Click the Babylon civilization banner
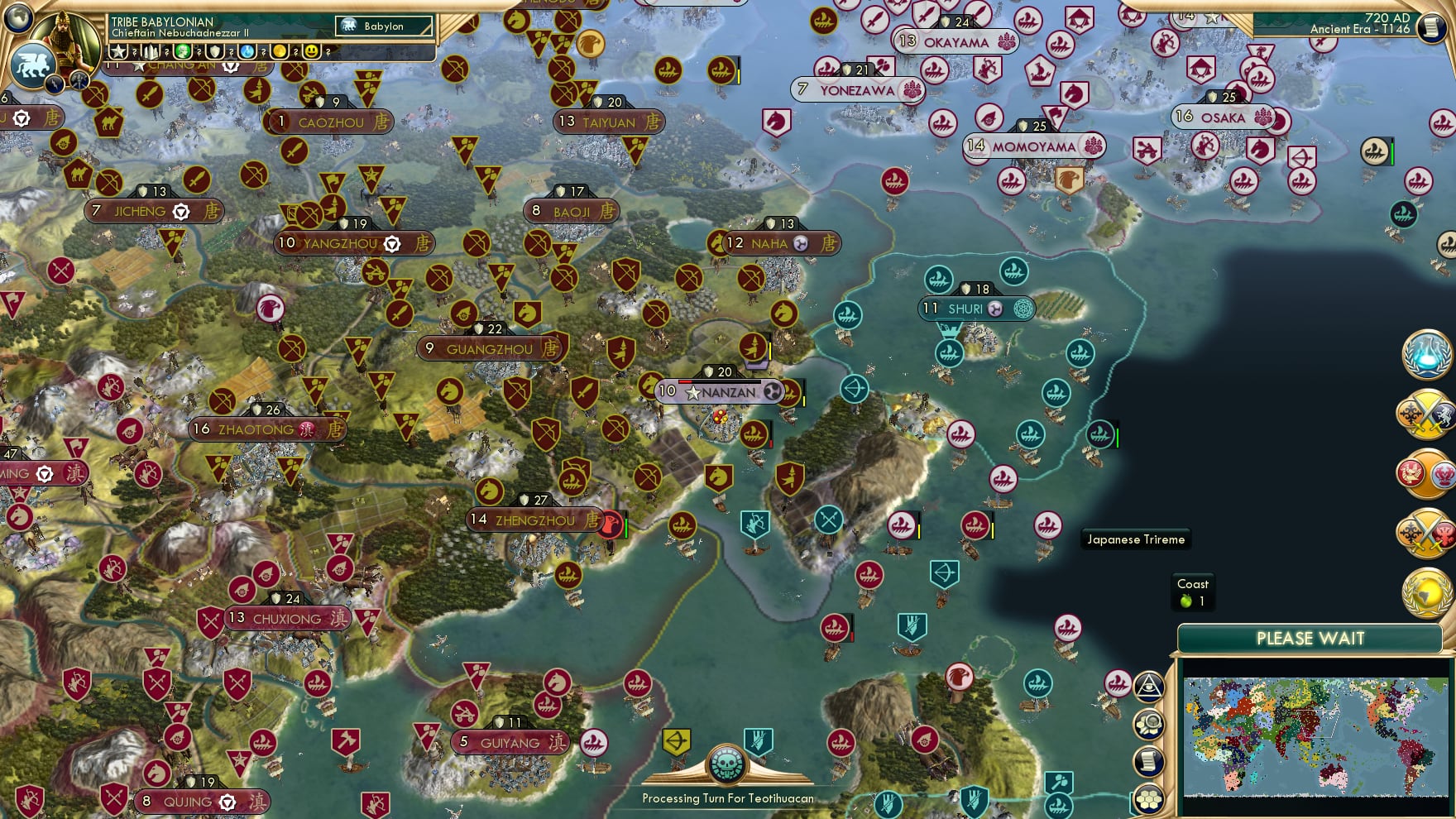The height and width of the screenshot is (819, 1456). pyautogui.click(x=382, y=26)
